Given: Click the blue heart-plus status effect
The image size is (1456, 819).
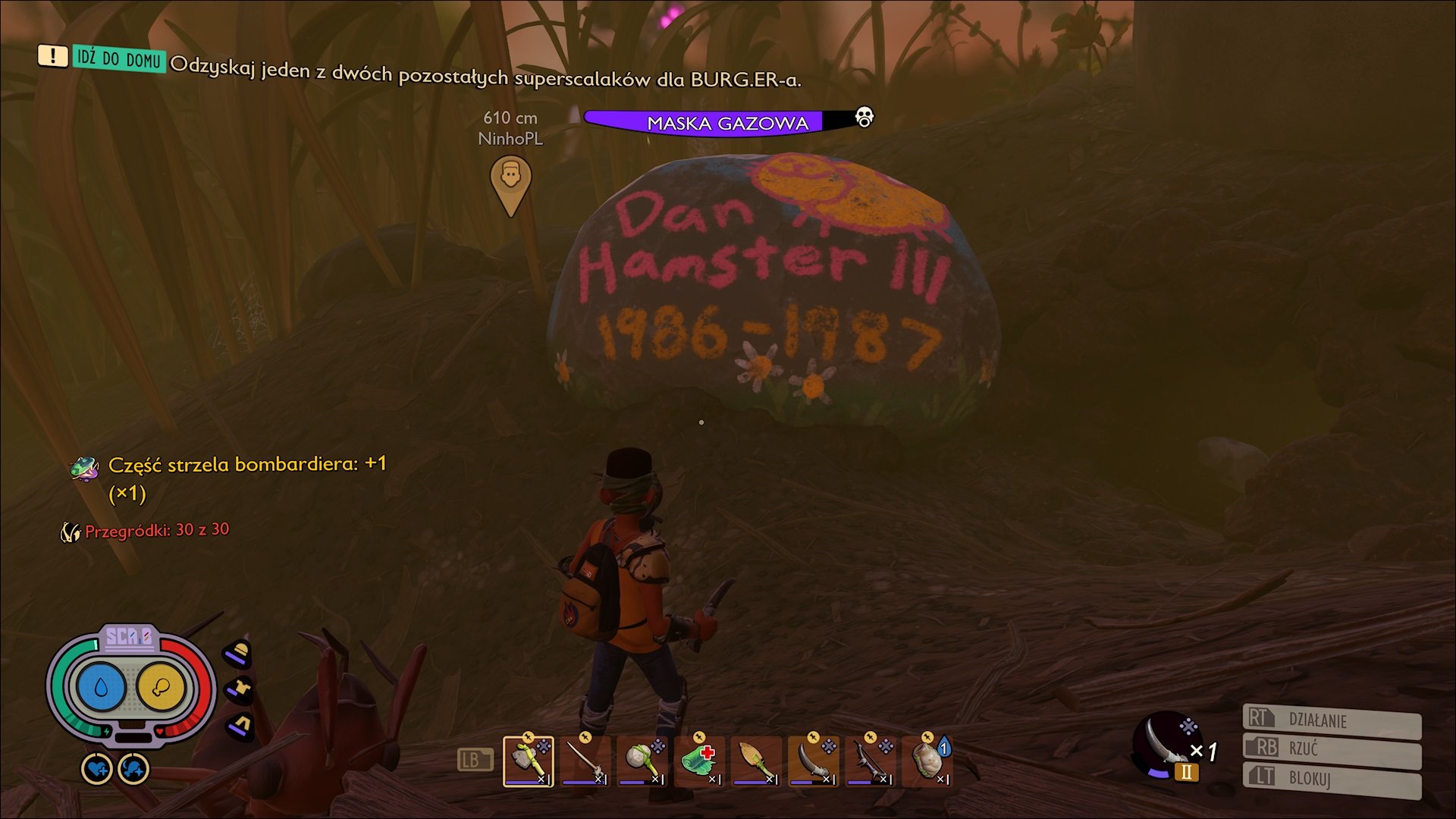Looking at the screenshot, I should 97,770.
